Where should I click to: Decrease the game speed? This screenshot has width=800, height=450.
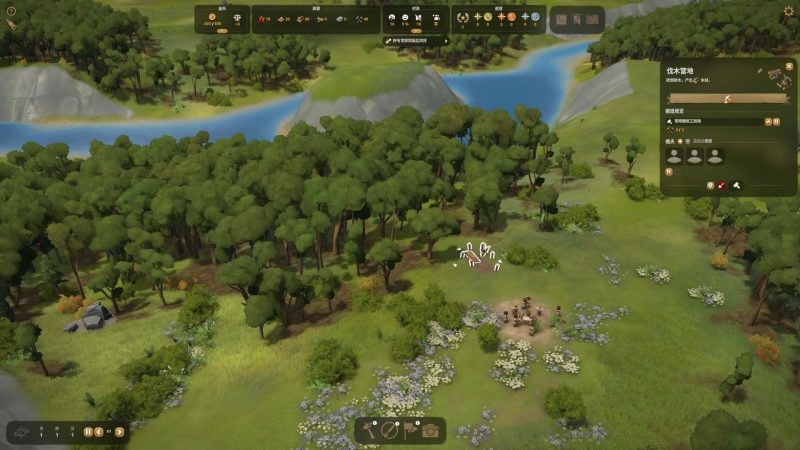tap(98, 432)
